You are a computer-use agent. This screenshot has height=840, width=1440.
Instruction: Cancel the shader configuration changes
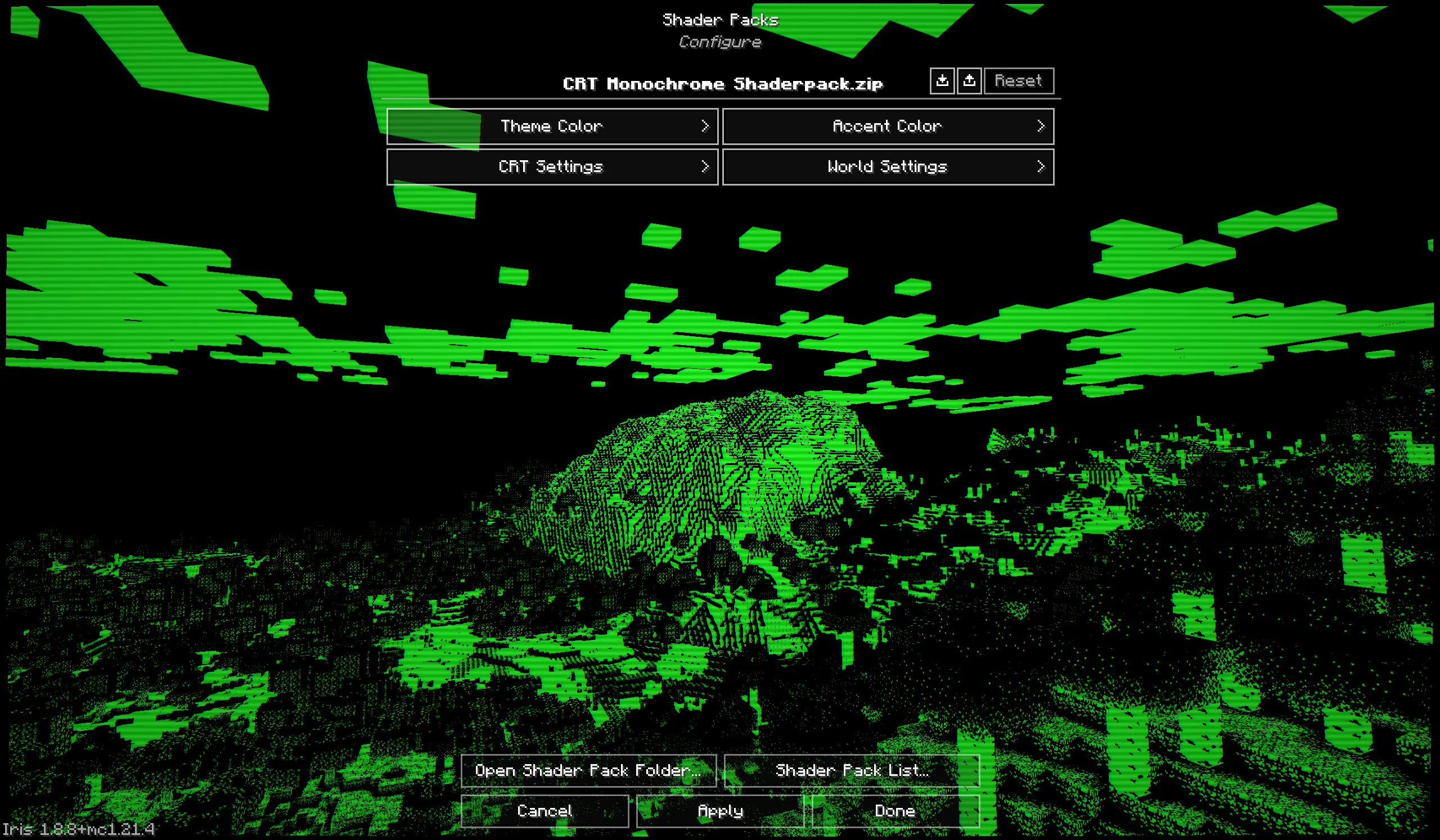click(x=544, y=811)
